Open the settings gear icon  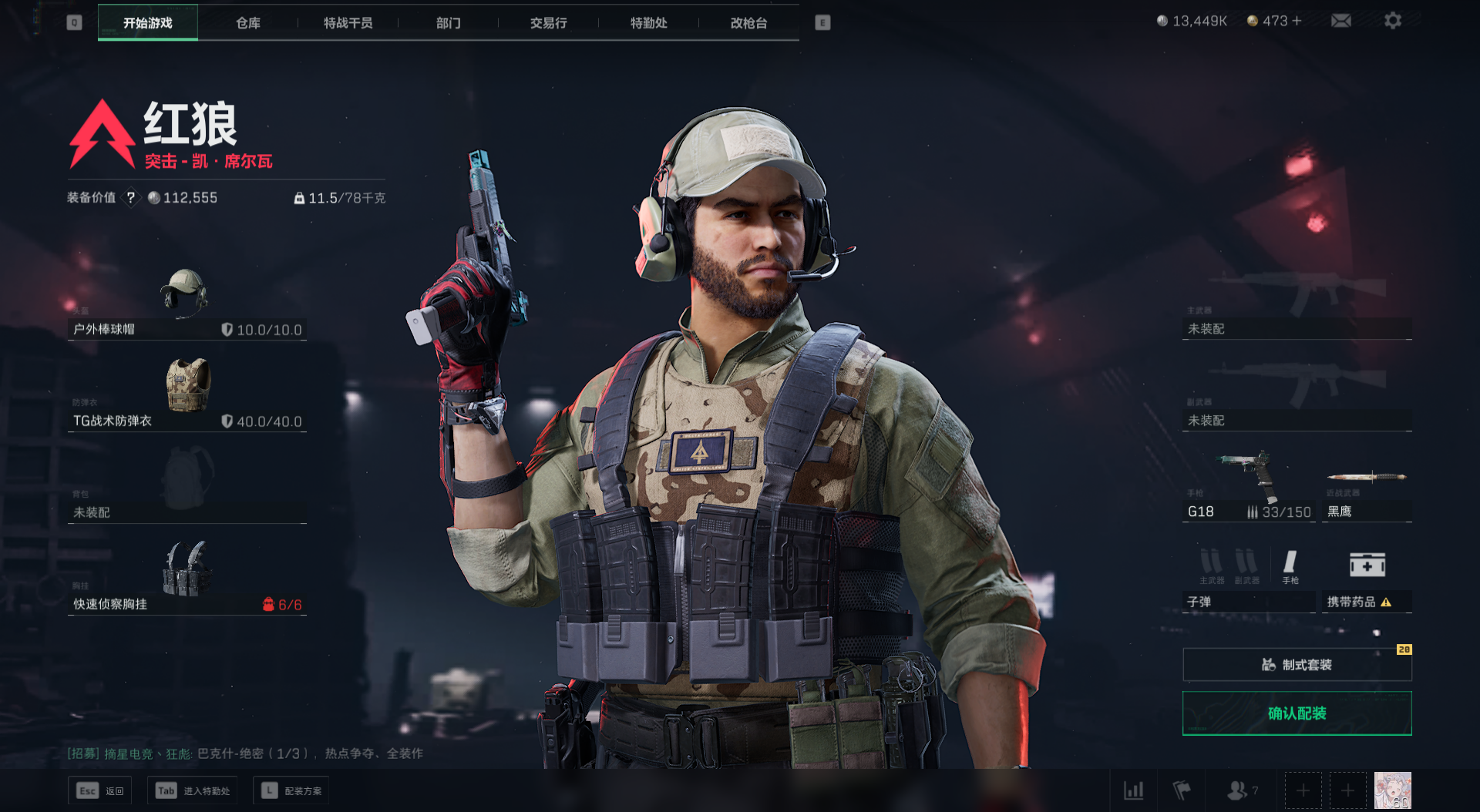1392,21
